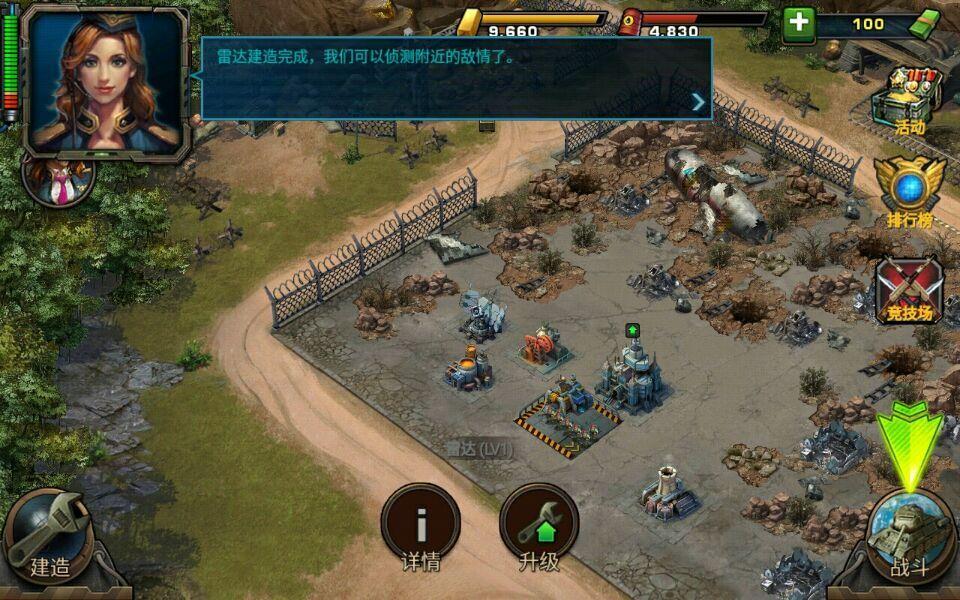Advance the dialogue with the arrow
This screenshot has width=960, height=600.
pos(698,101)
